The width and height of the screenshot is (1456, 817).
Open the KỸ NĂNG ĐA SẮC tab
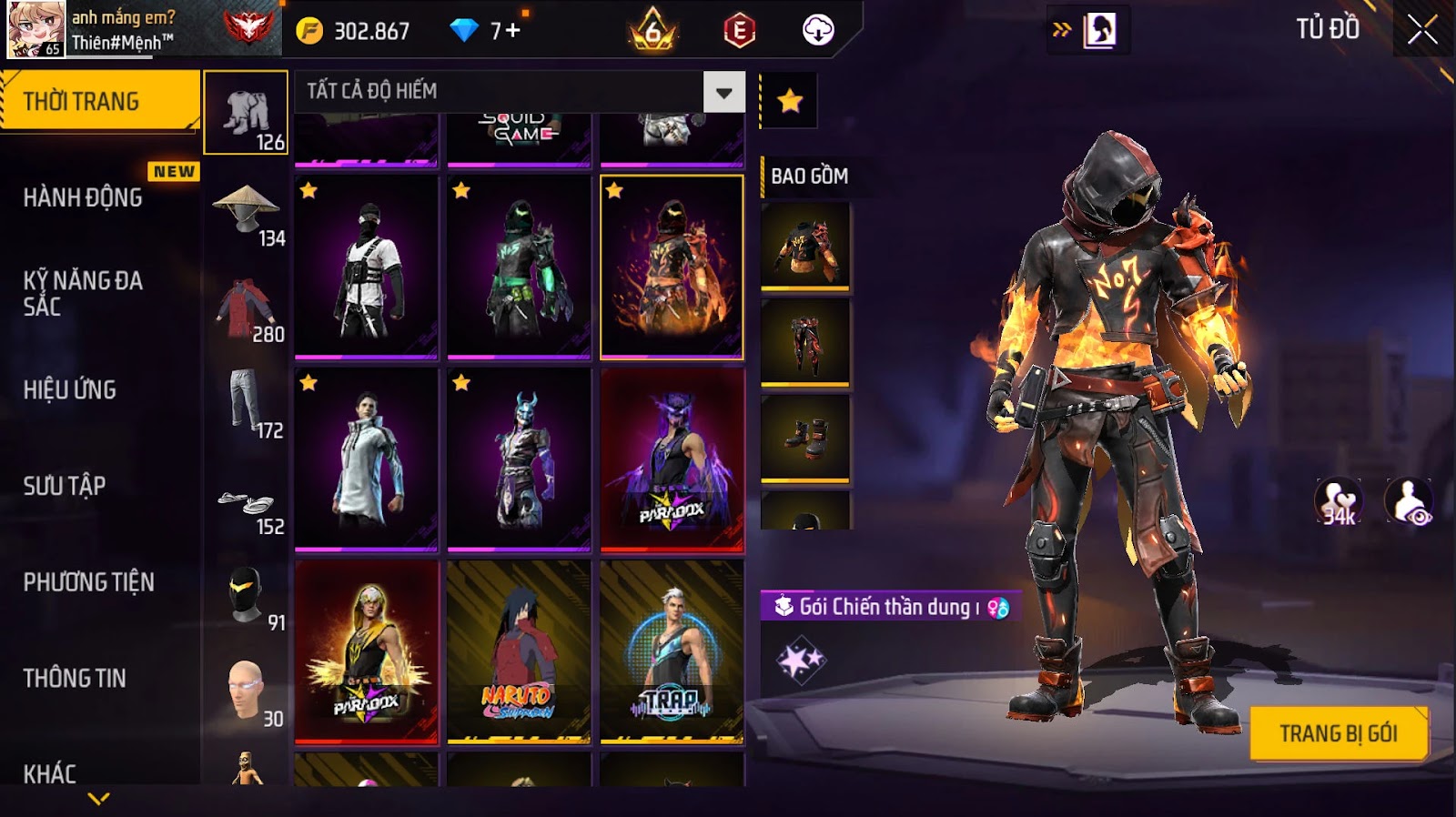83,293
